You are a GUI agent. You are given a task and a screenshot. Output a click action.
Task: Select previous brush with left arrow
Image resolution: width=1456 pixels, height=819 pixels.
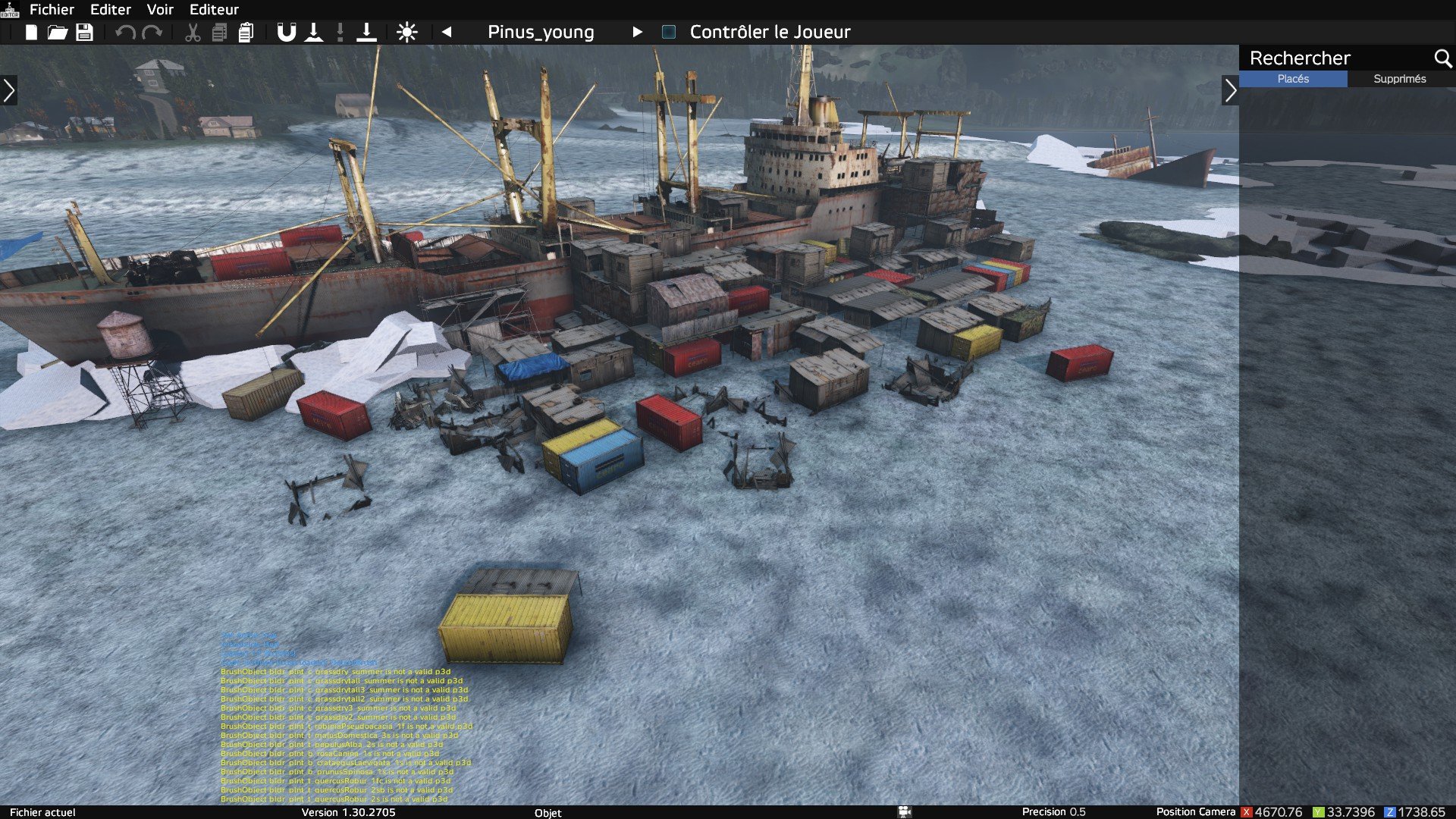pyautogui.click(x=447, y=32)
